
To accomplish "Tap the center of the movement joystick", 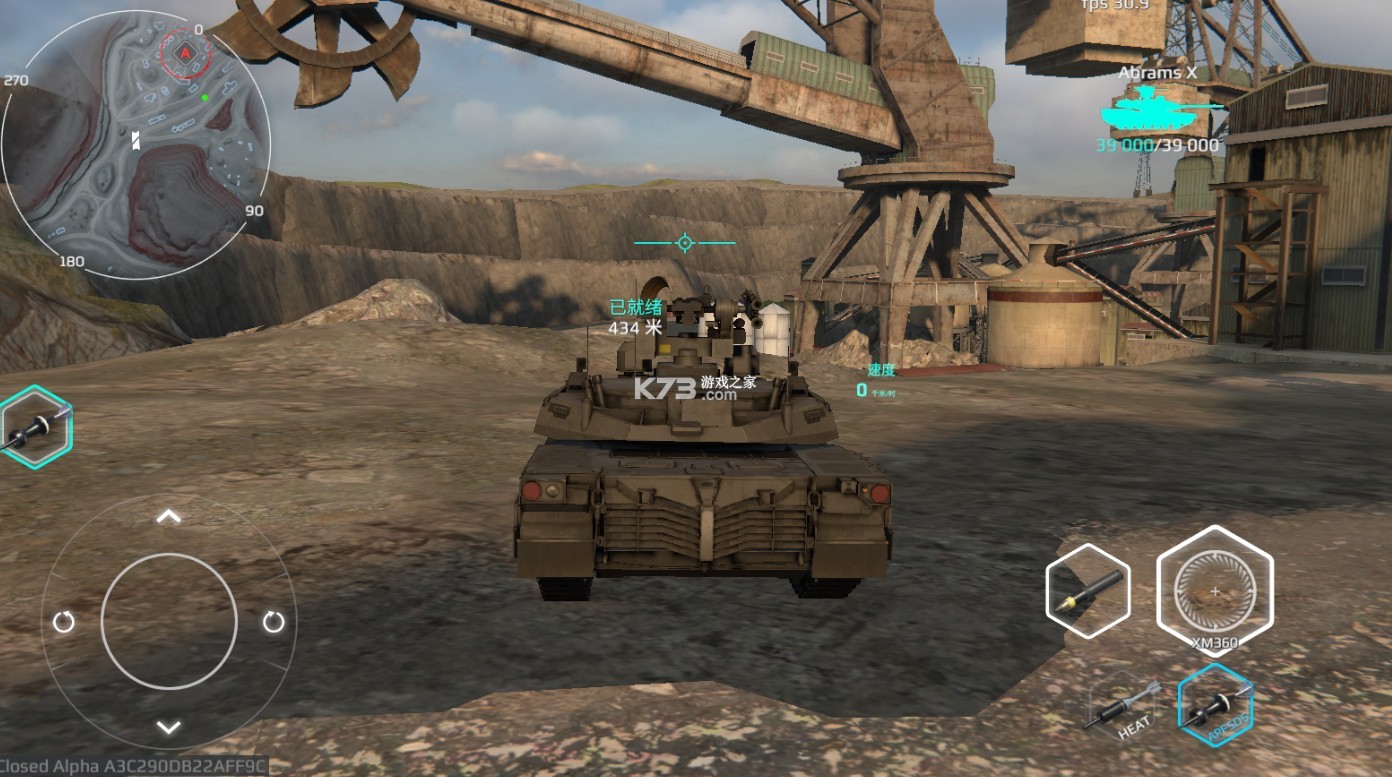I will pyautogui.click(x=169, y=621).
